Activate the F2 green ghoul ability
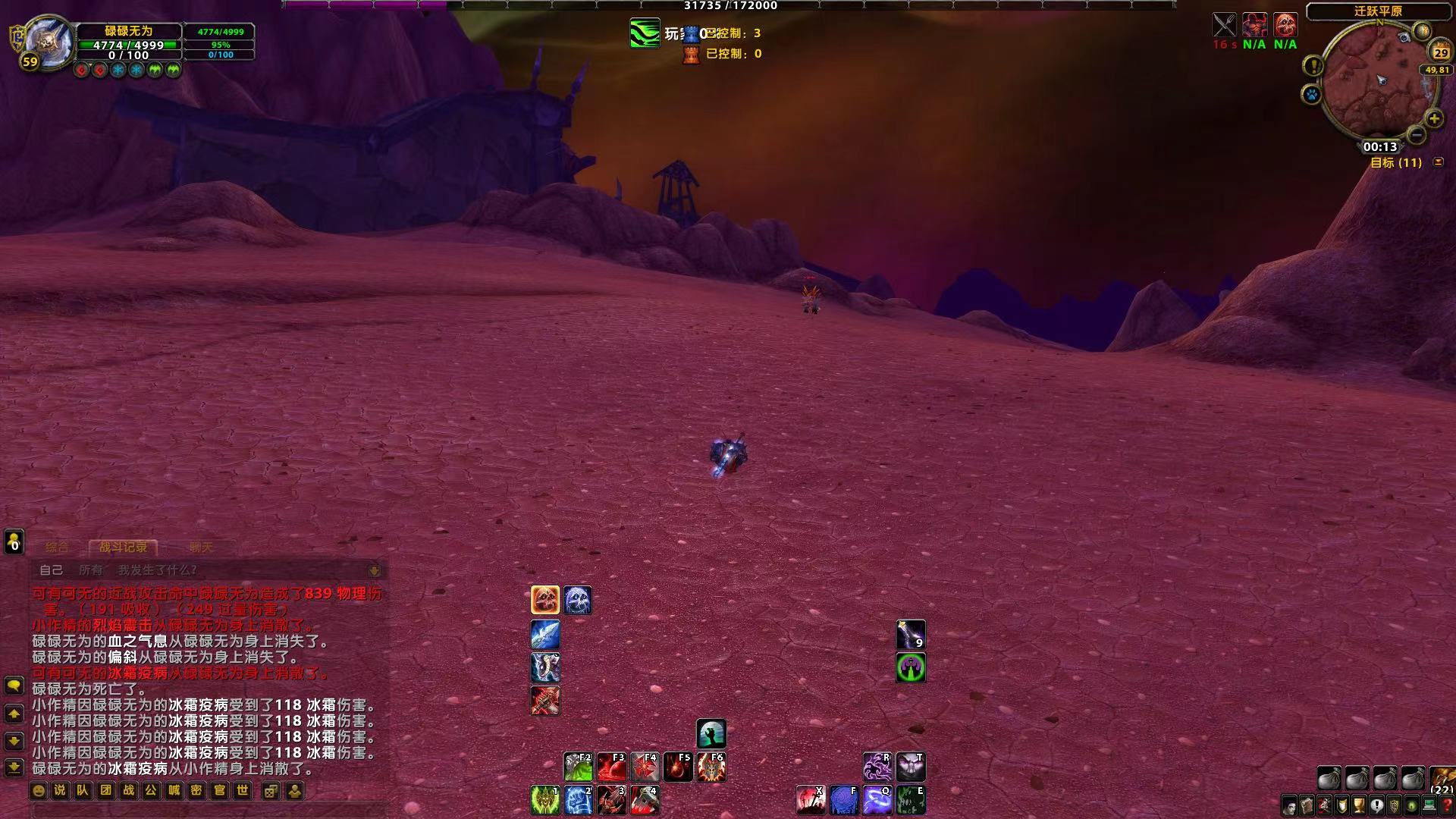The width and height of the screenshot is (1456, 819). pyautogui.click(x=578, y=767)
